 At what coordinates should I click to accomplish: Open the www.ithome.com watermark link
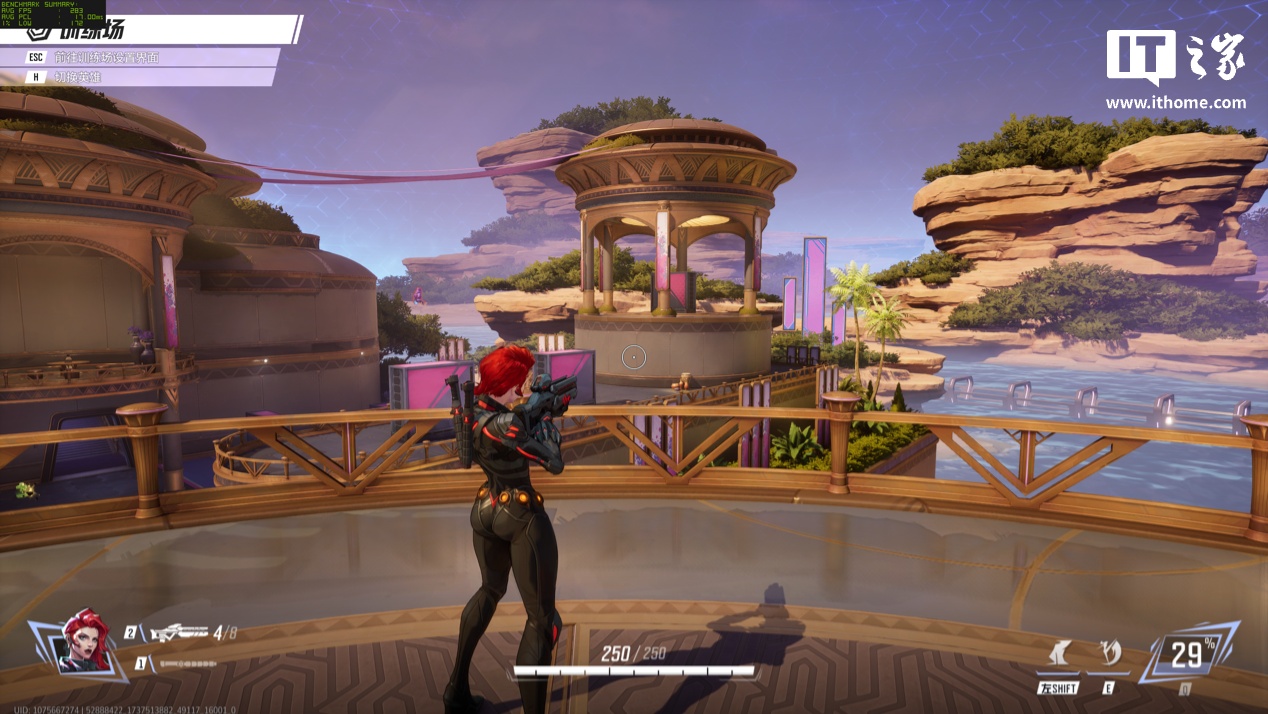pyautogui.click(x=1176, y=102)
